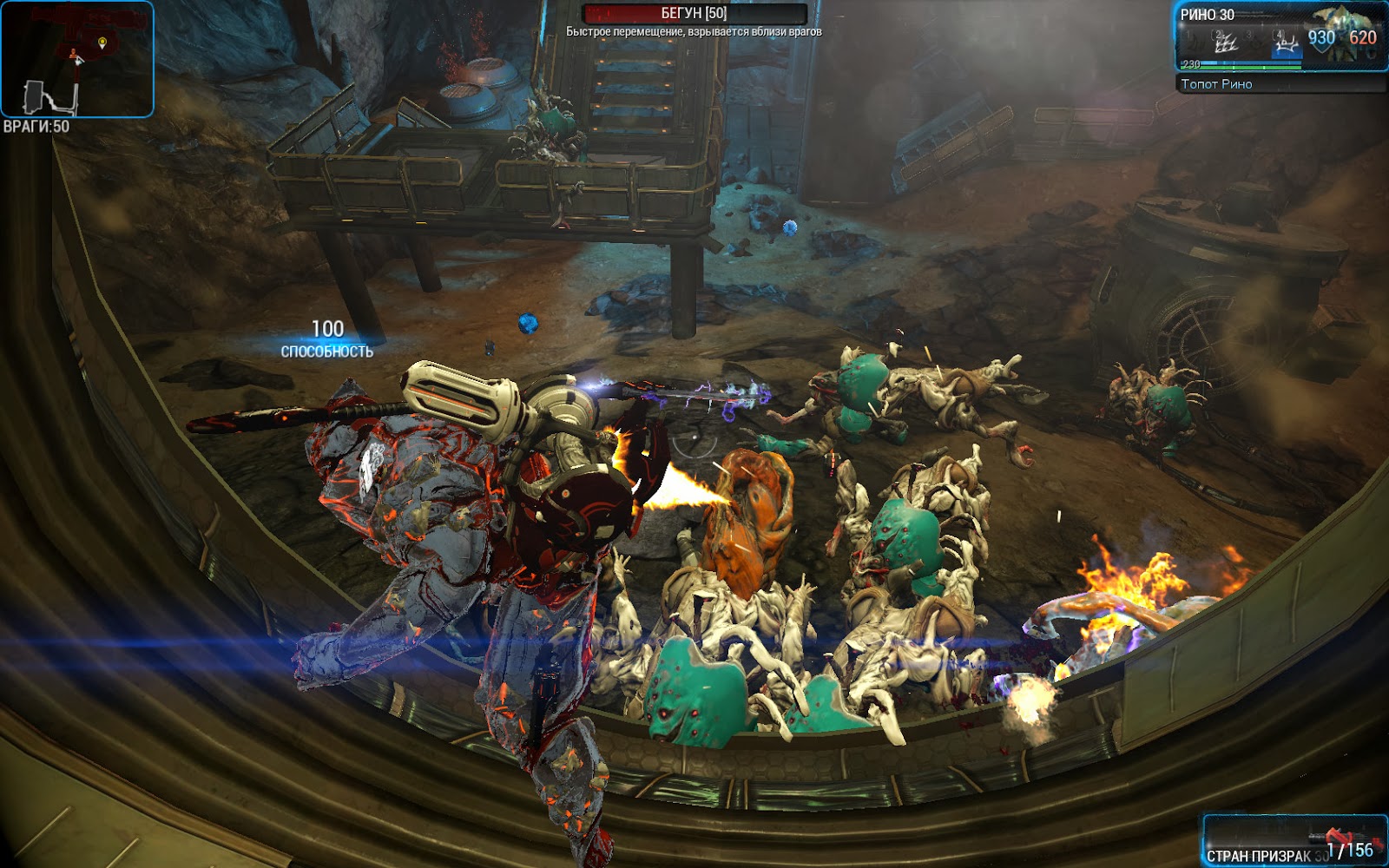The image size is (1389, 868).
Task: Toggle the Топот Рино ability display
Action: coord(1217,83)
